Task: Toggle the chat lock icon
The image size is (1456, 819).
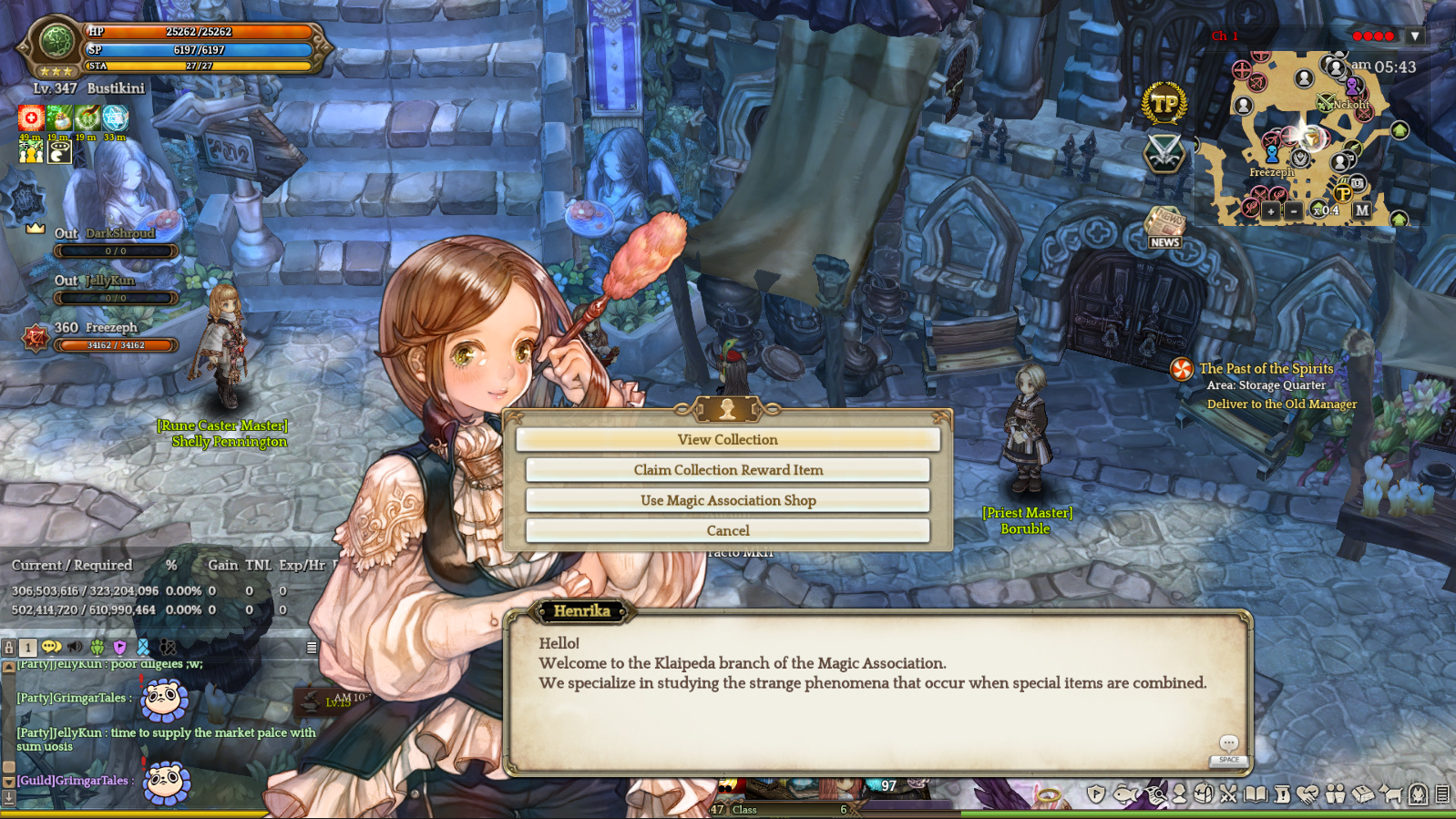Action: [9, 648]
